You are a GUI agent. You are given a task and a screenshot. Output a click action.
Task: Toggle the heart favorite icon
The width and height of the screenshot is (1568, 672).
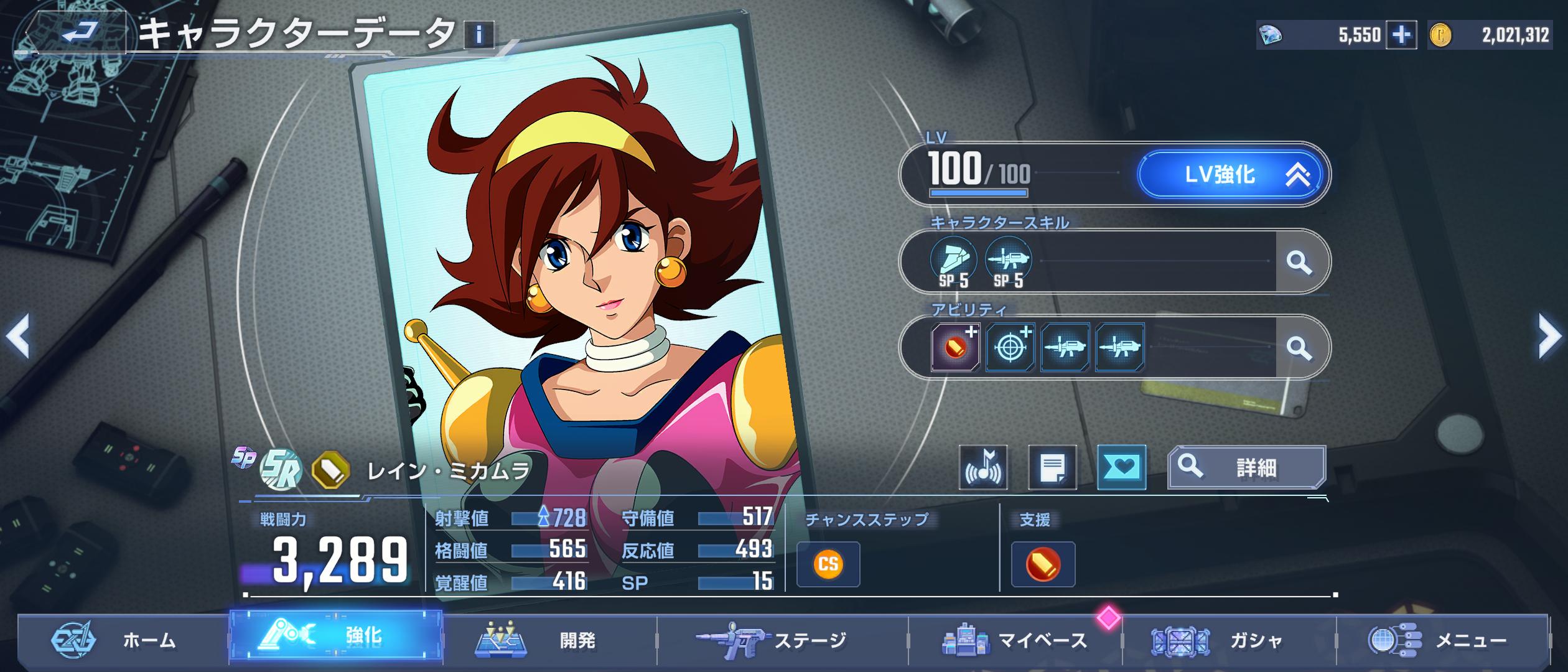click(1121, 467)
